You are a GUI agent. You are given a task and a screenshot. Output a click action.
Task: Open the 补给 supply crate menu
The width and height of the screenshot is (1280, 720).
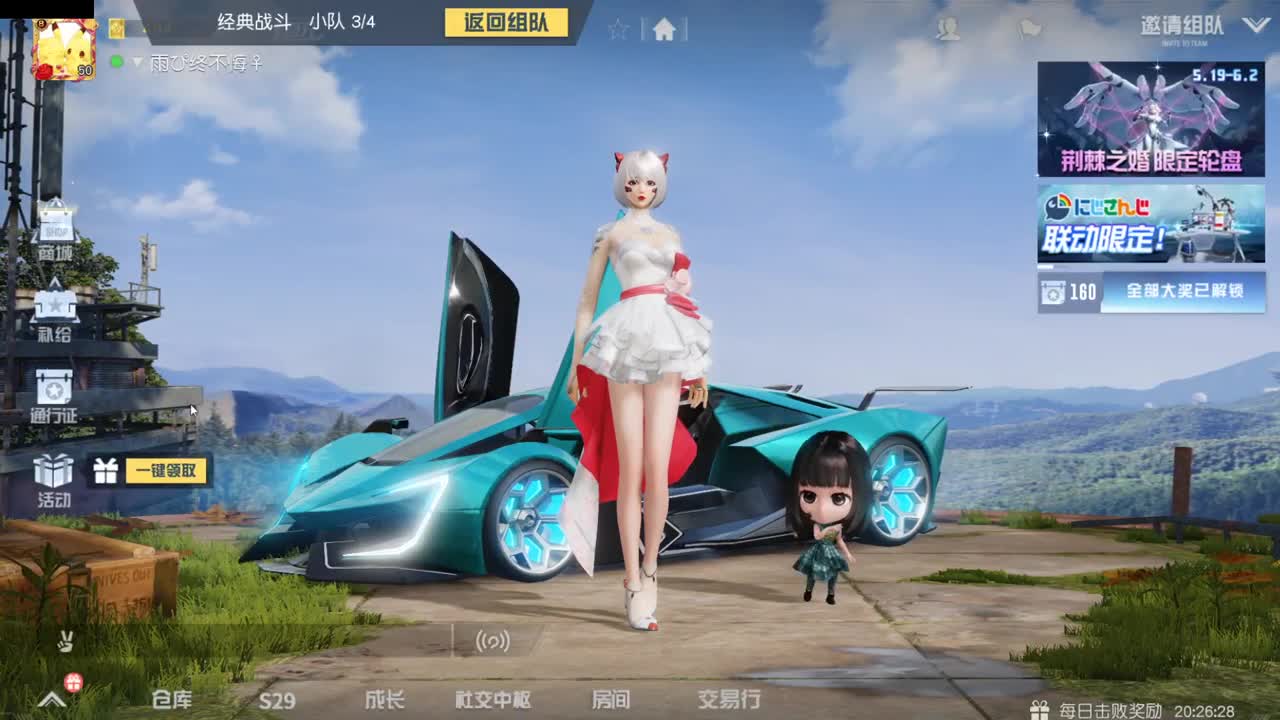57,313
